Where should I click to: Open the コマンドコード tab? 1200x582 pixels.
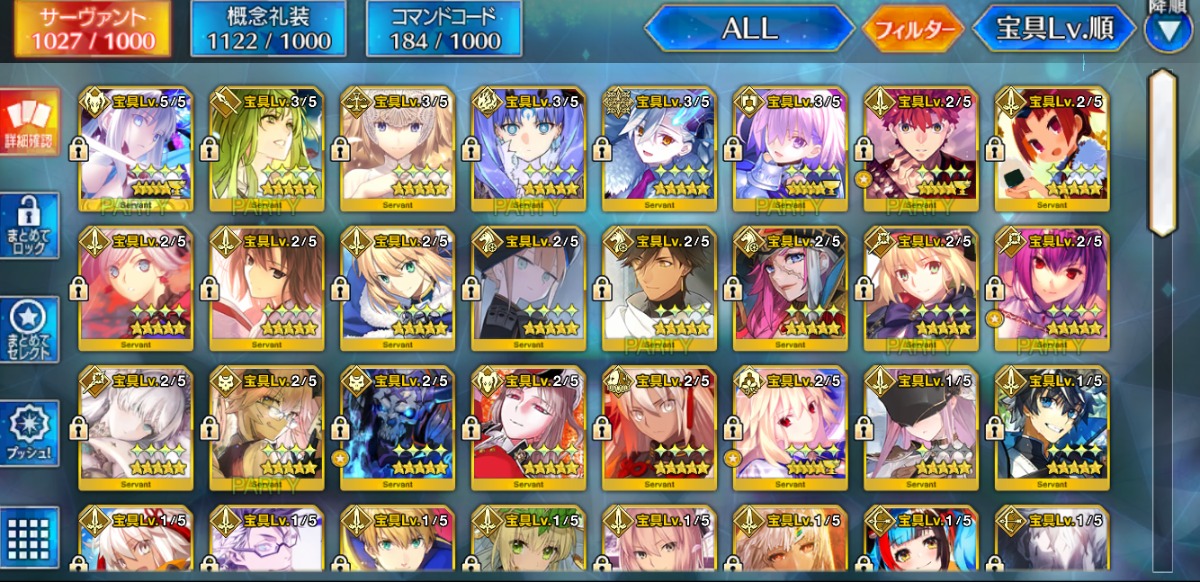(x=443, y=29)
